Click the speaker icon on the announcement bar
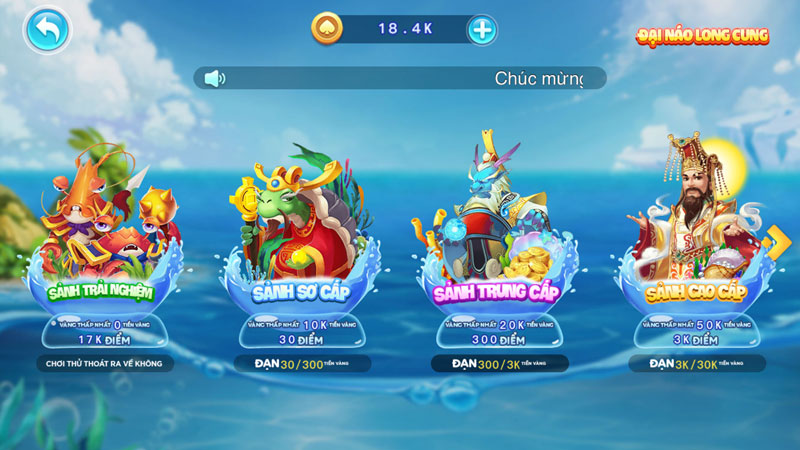Screen dimensions: 800x450 pos(214,78)
